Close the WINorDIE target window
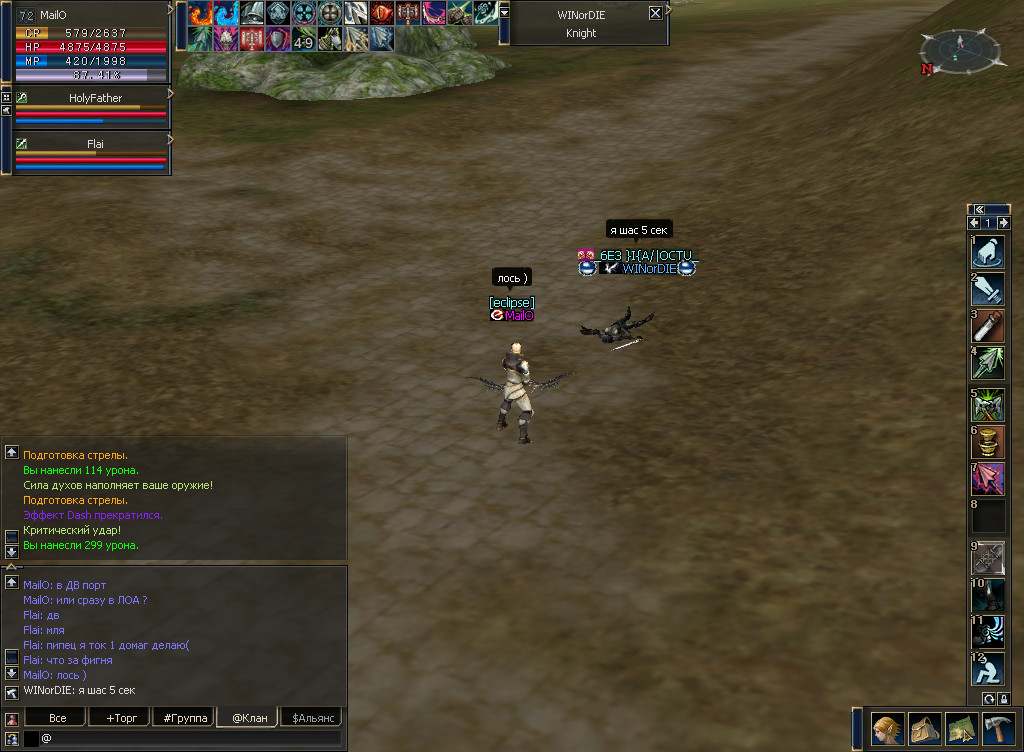 pyautogui.click(x=655, y=13)
